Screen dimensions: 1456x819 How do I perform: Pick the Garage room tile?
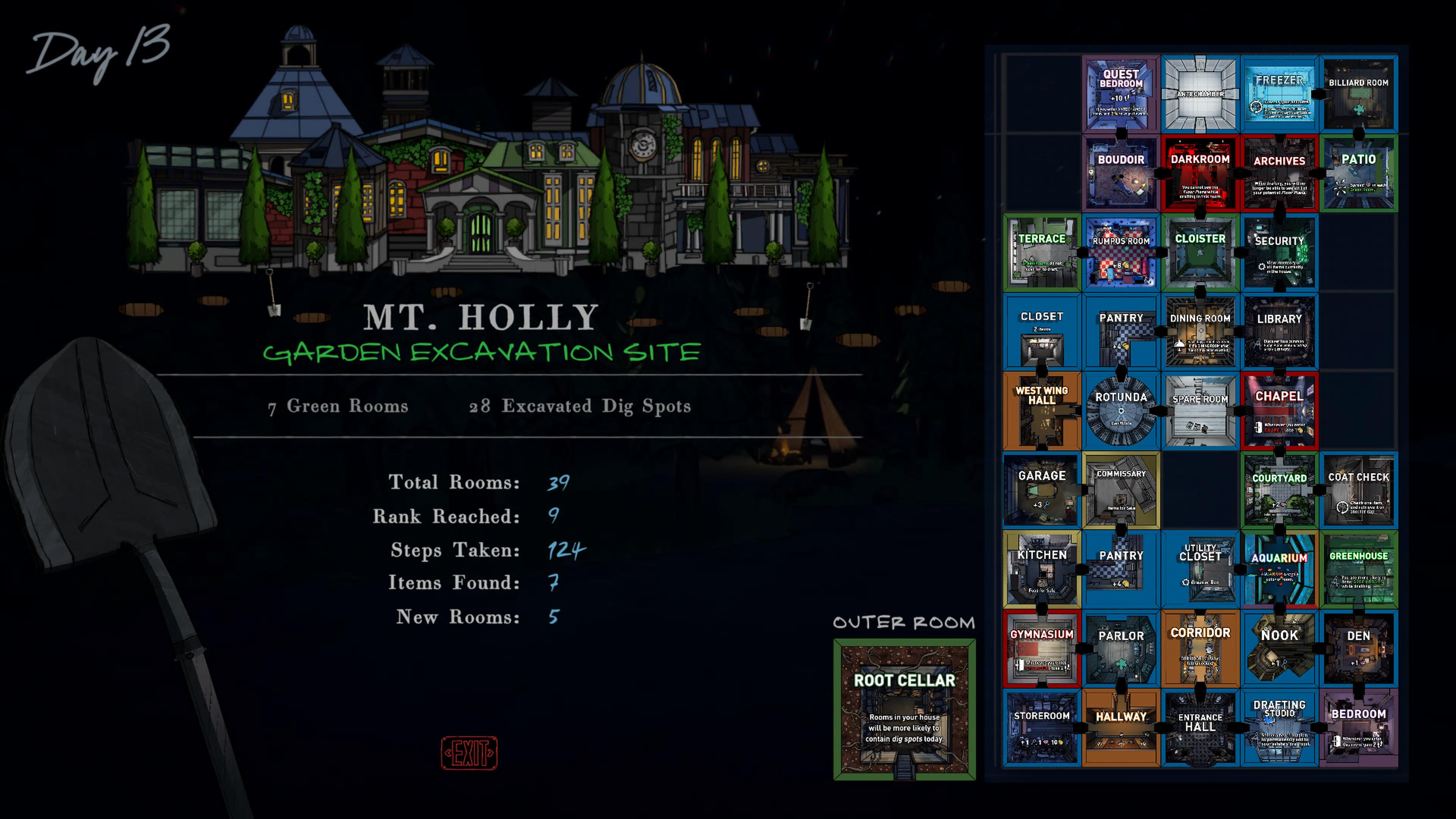(x=1042, y=491)
